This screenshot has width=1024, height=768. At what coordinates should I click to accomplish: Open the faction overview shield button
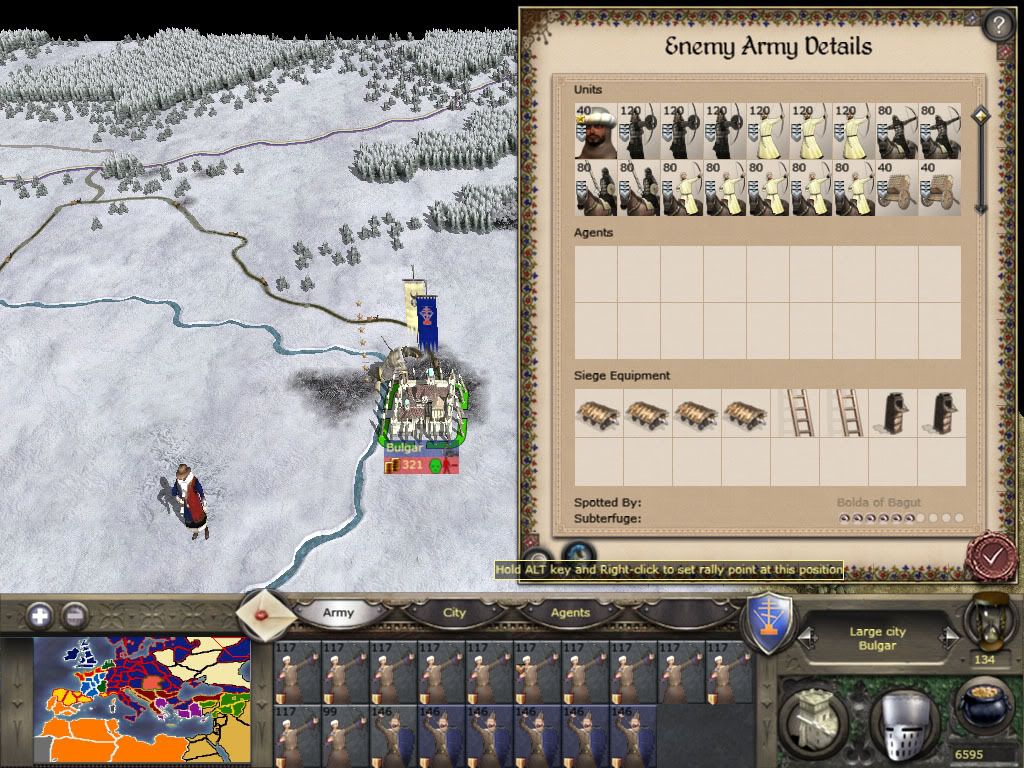click(771, 625)
